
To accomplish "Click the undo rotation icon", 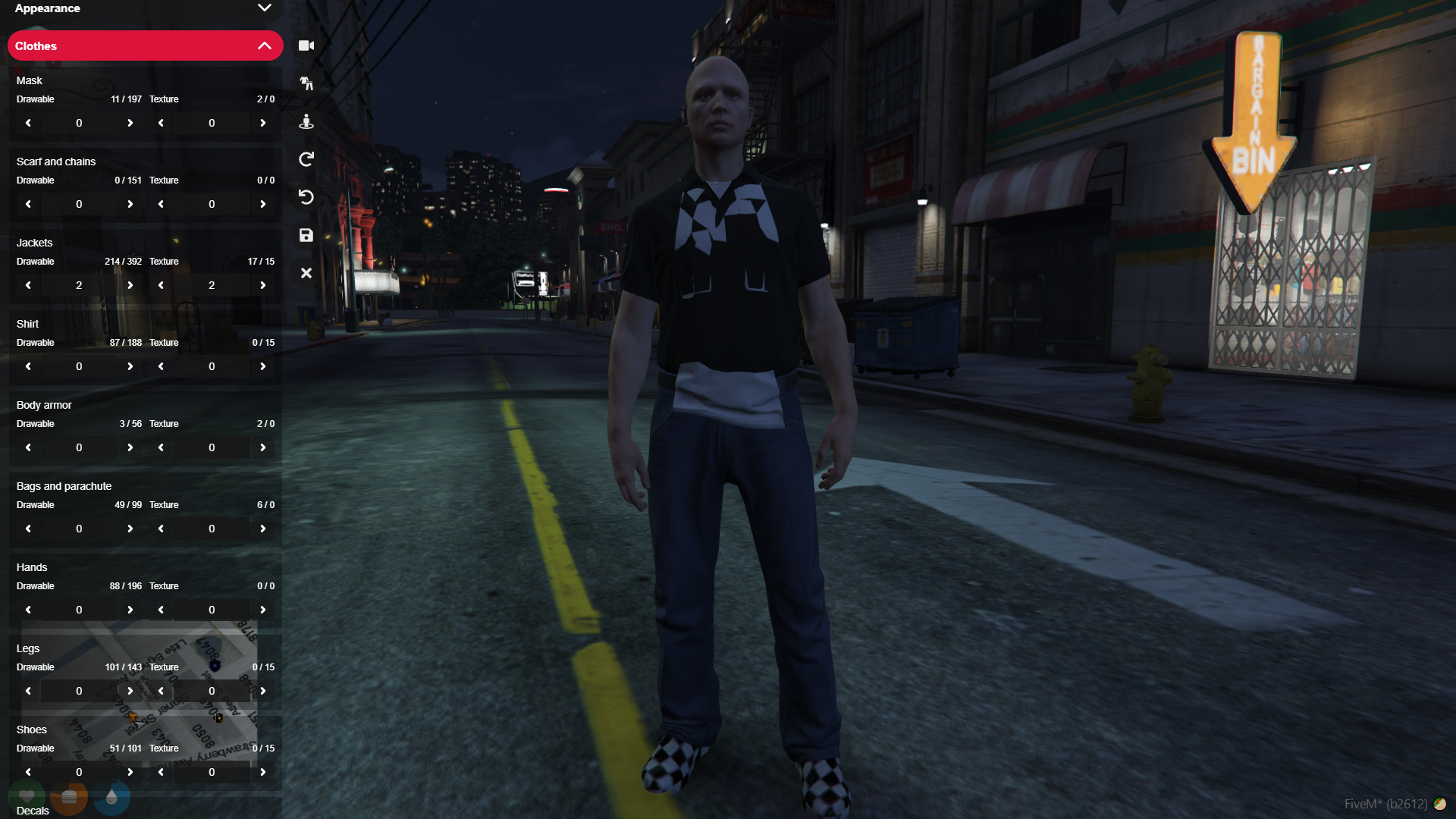I will 306,197.
